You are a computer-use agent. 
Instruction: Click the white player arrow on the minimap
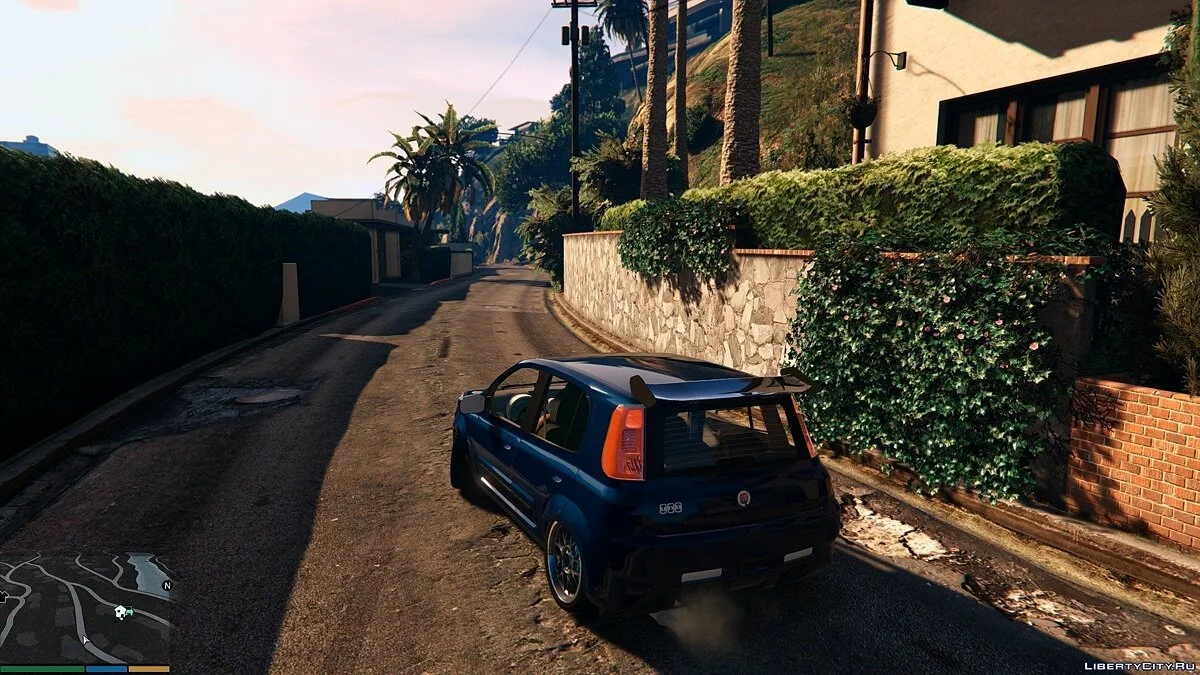86,640
